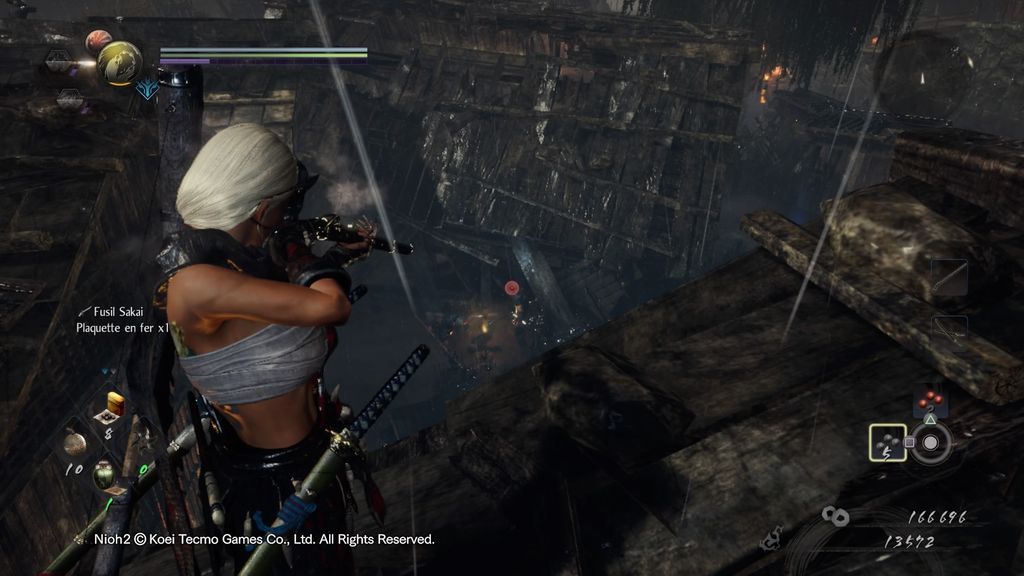
Task: Select the highlighted grey bullets ammo slot
Action: tap(887, 442)
